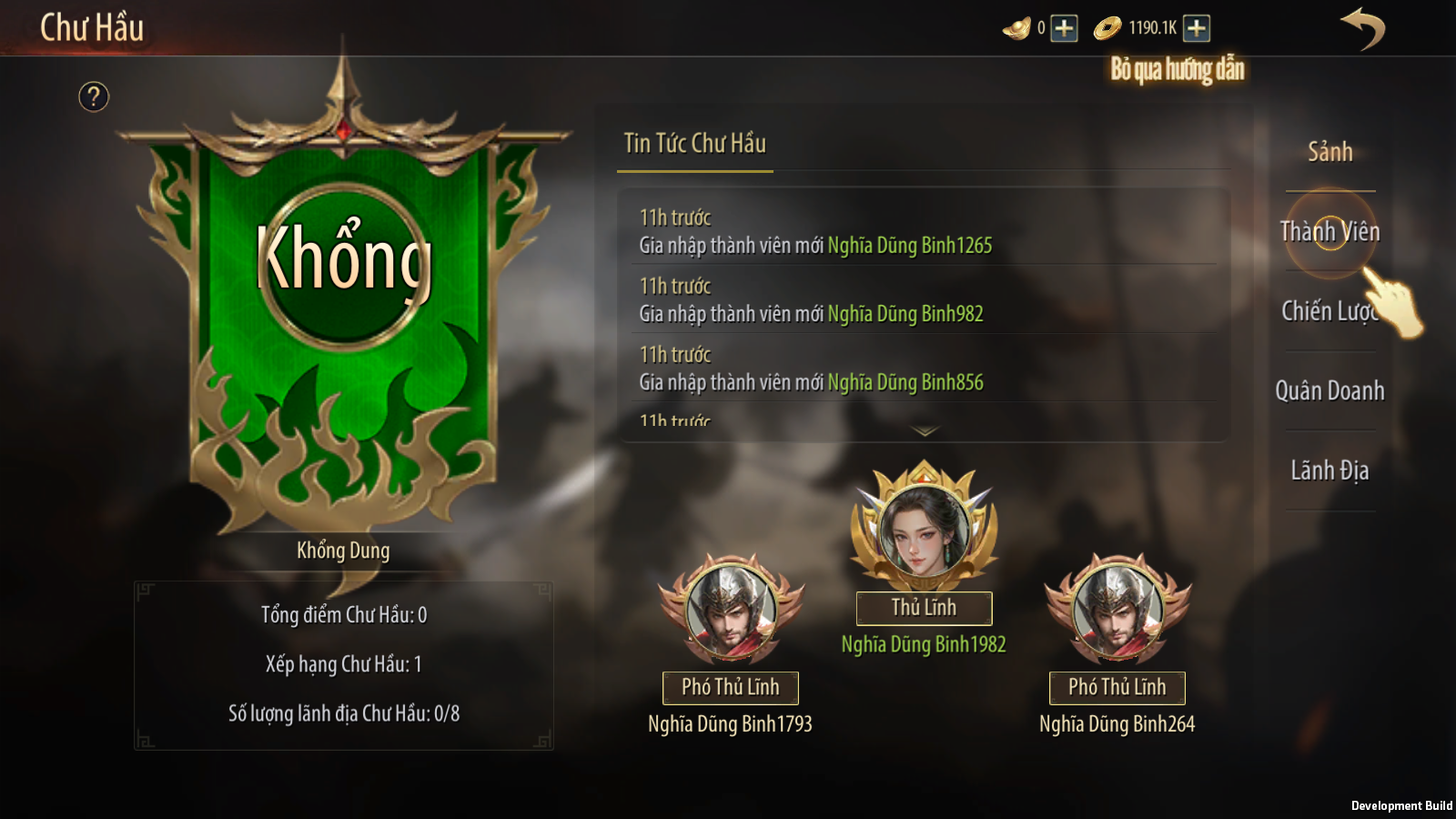Open the Thành Viên members tab
Image resolution: width=1456 pixels, height=819 pixels.
click(1330, 232)
